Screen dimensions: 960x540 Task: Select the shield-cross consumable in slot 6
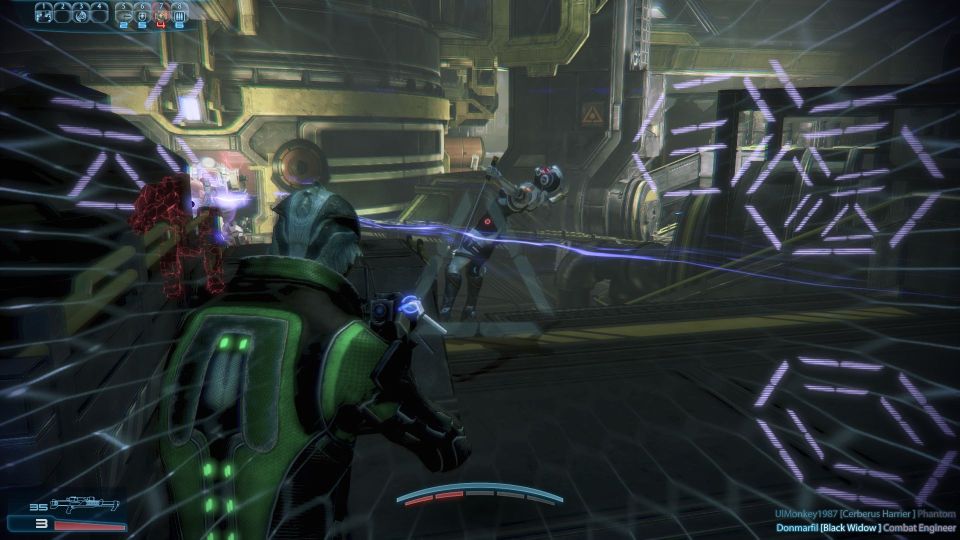(x=143, y=15)
